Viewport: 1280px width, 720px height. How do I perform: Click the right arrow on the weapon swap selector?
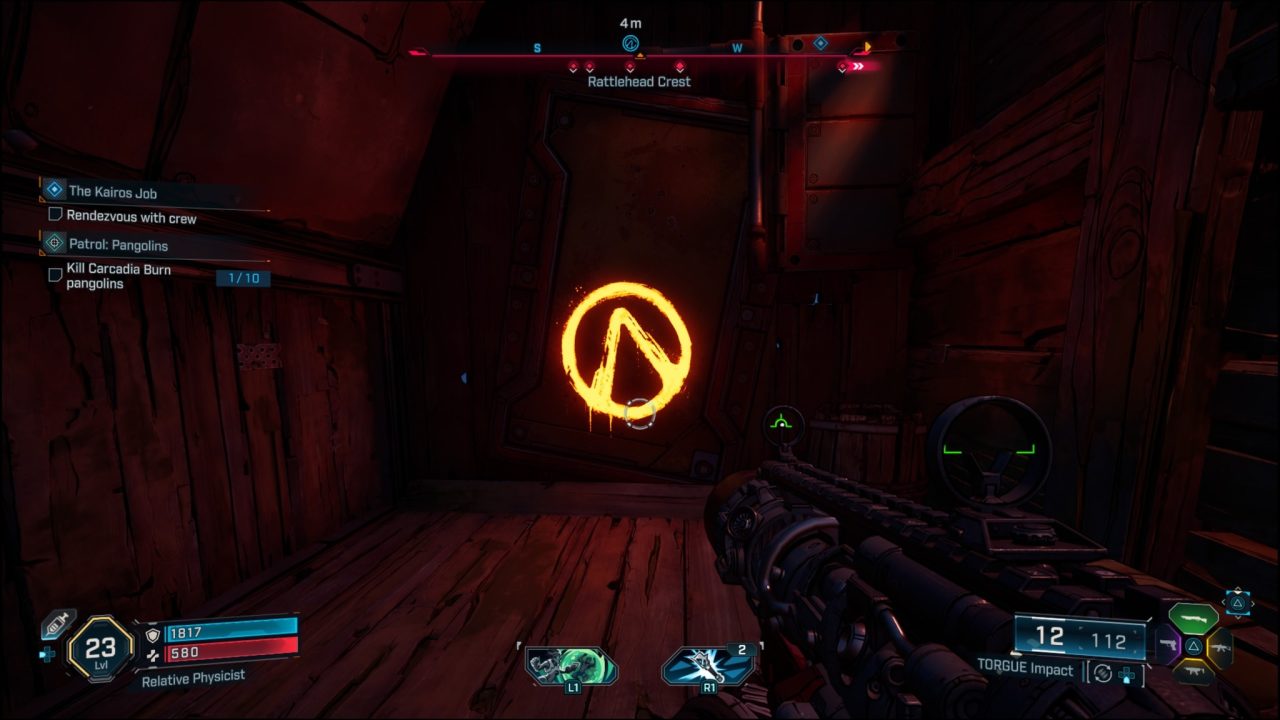pos(1253,603)
